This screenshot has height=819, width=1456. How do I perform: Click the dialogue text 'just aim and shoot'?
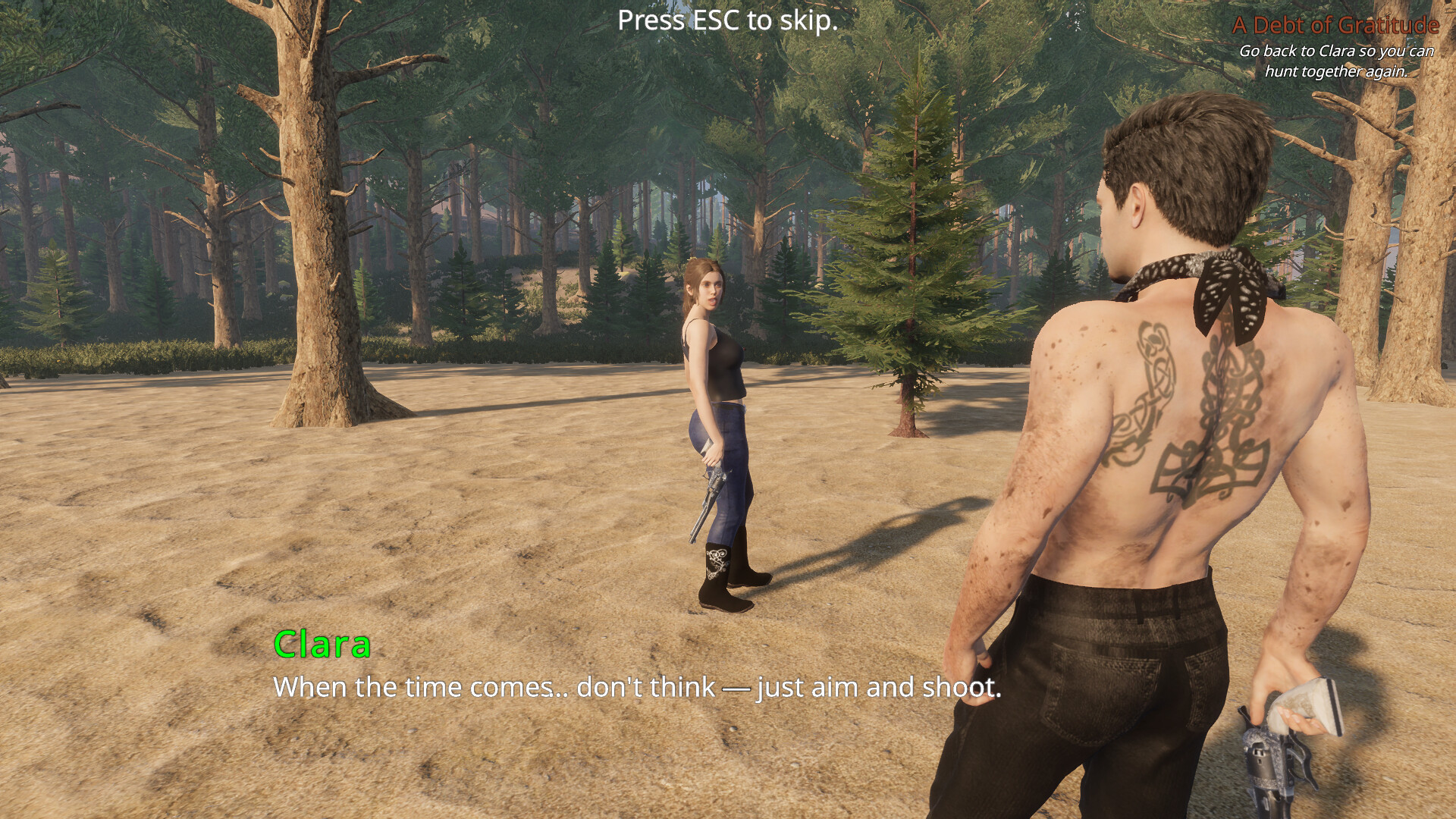[x=880, y=687]
